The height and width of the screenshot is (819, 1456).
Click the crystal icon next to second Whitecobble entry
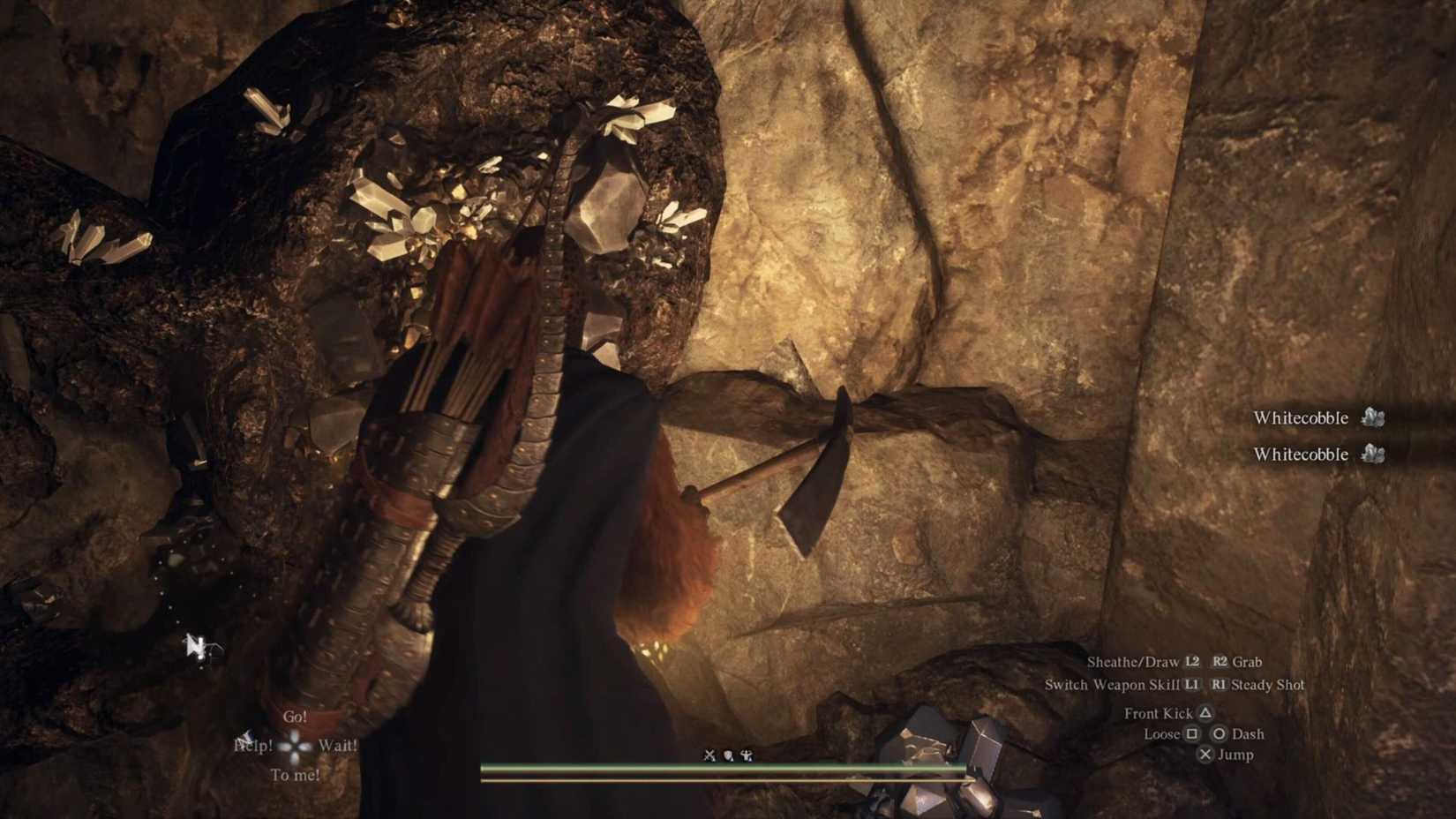coord(1372,455)
